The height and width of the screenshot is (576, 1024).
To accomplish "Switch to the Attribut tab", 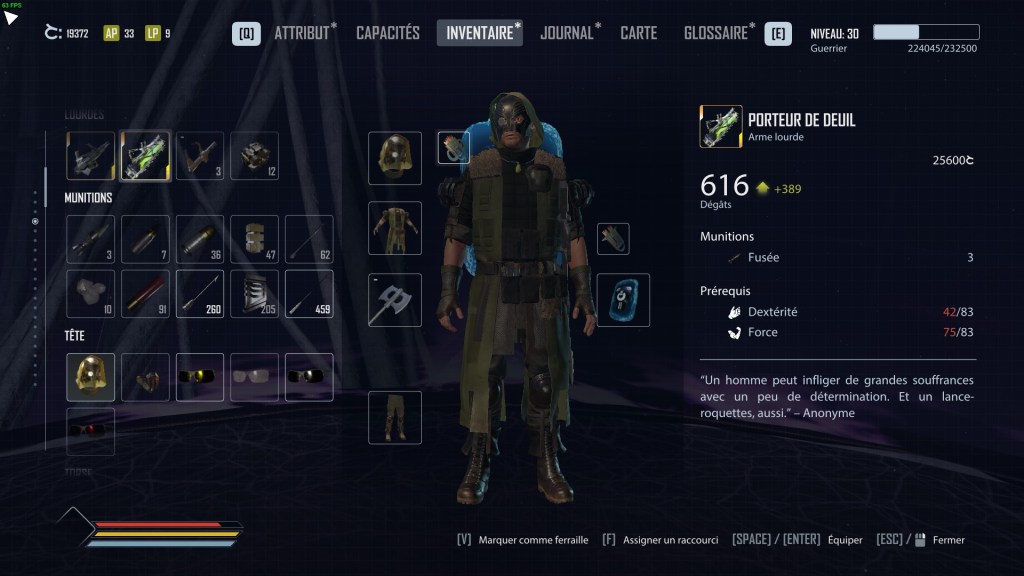I will 301,33.
